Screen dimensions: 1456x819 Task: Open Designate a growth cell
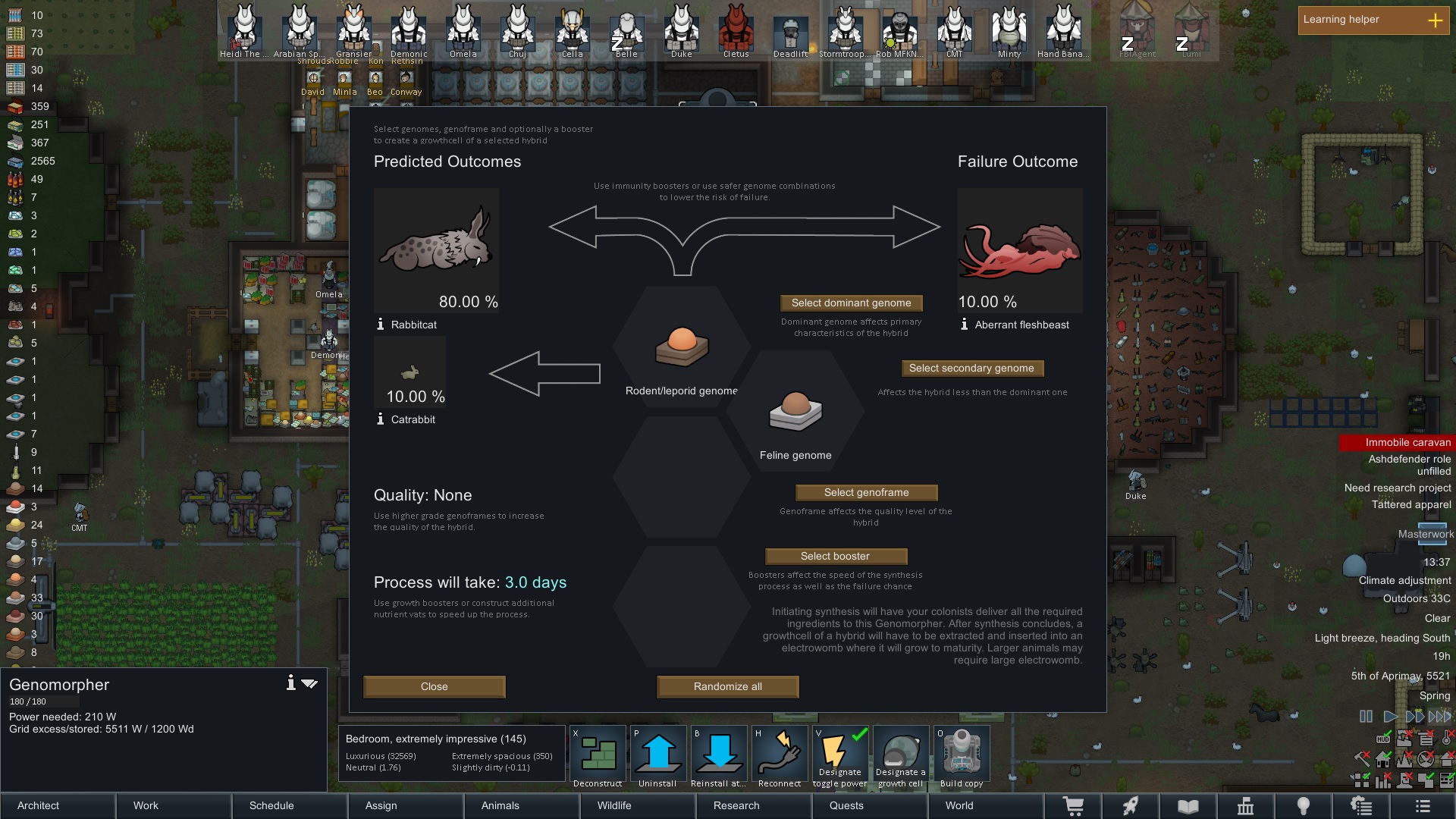[x=901, y=752]
